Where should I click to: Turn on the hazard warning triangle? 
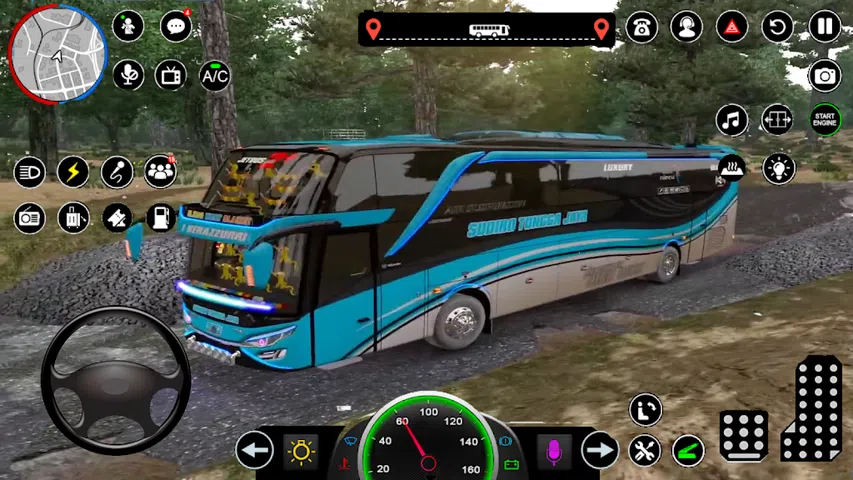click(x=732, y=27)
